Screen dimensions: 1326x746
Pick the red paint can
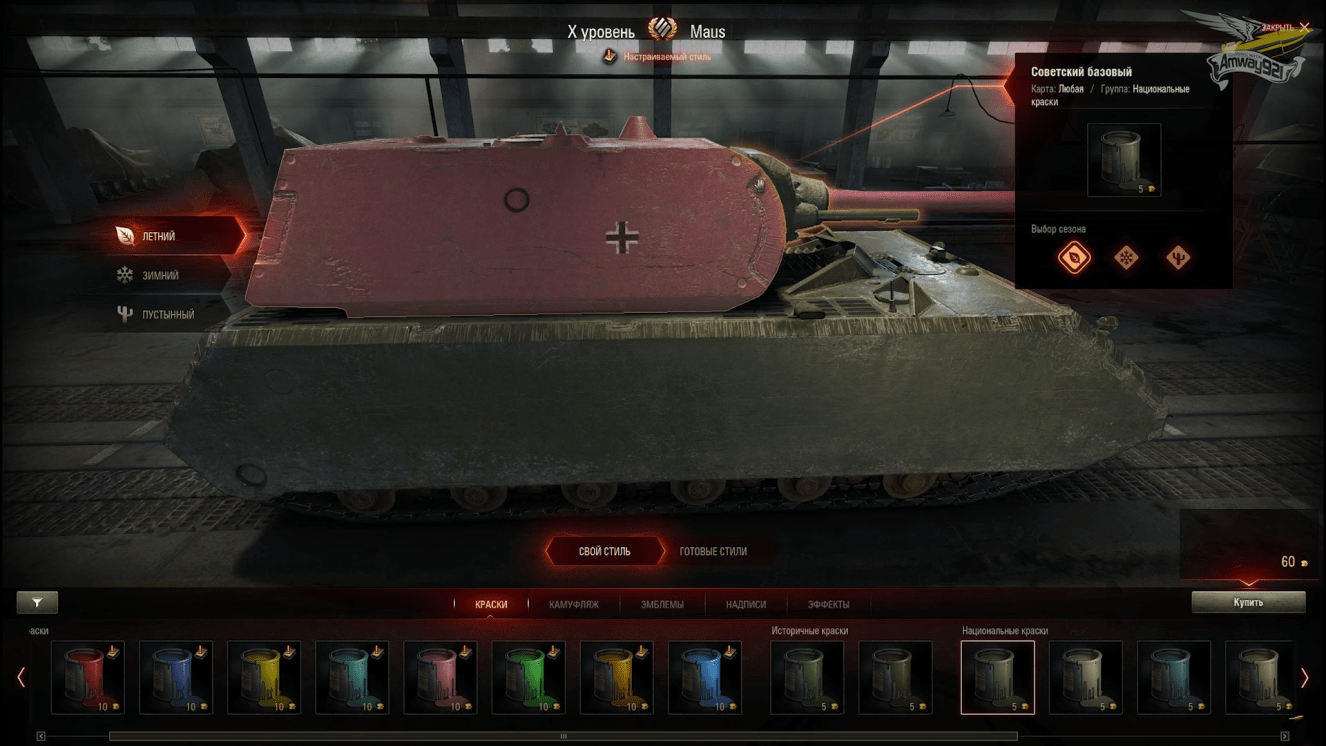pos(88,678)
